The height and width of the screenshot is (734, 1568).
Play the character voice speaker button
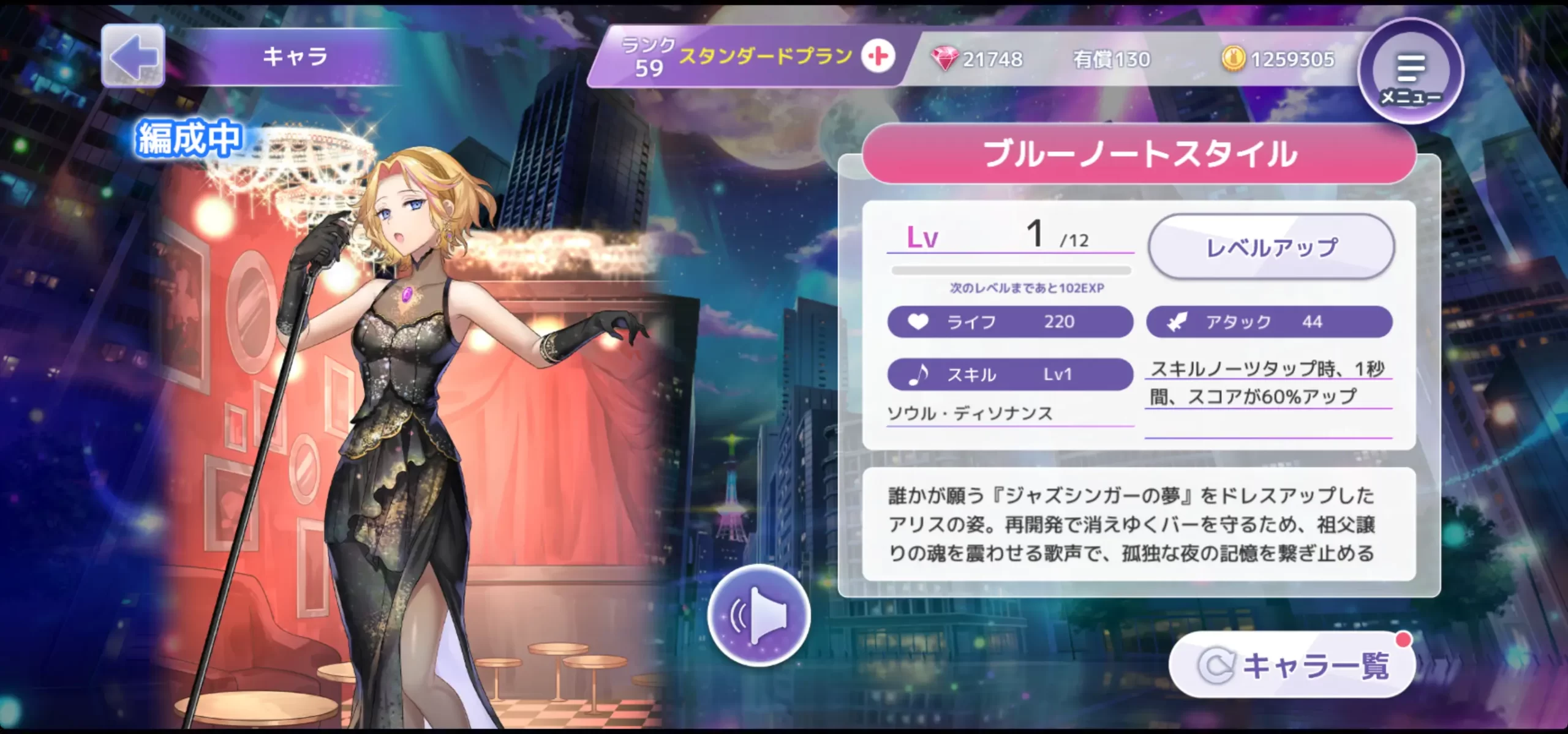tap(759, 615)
